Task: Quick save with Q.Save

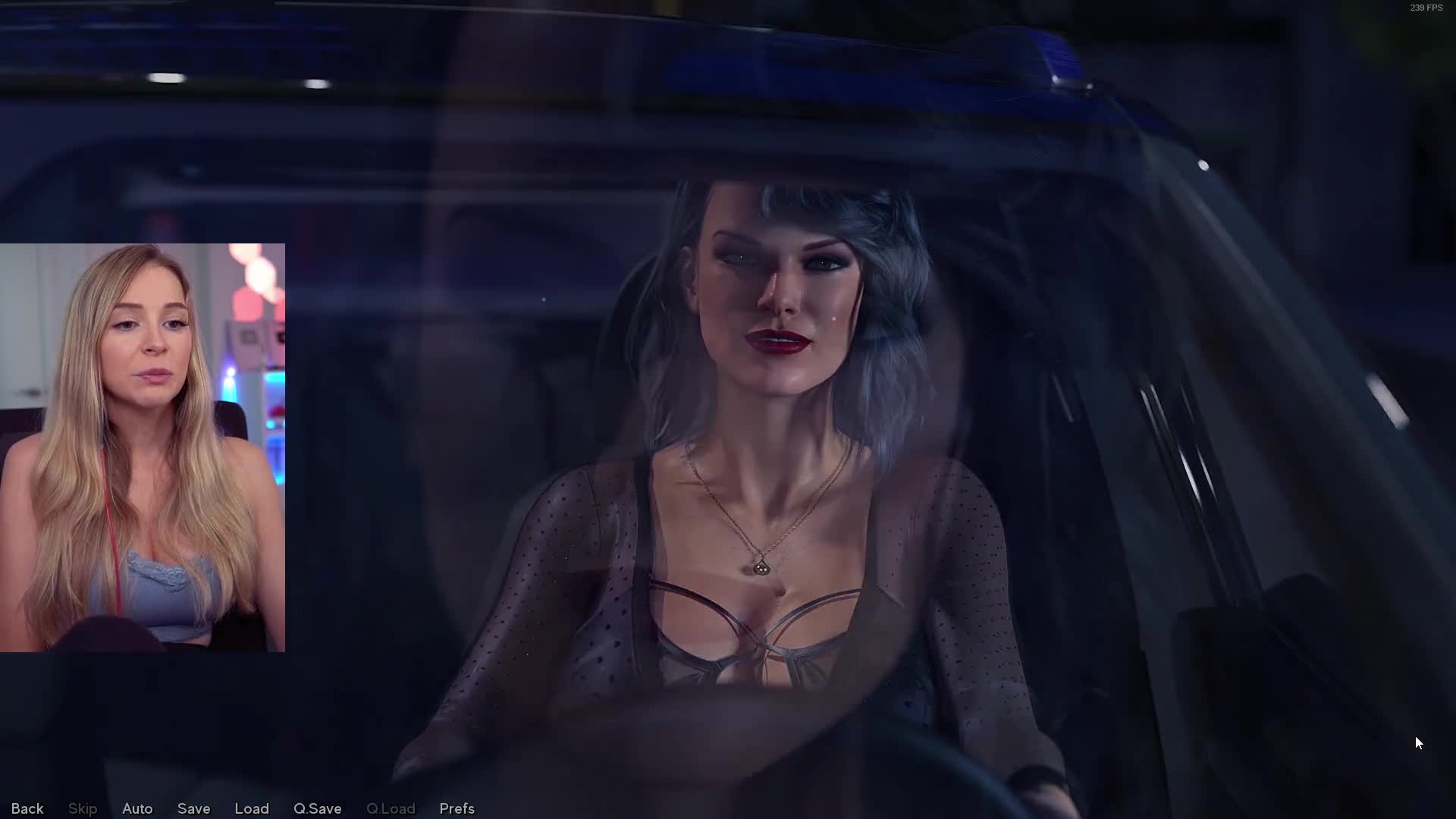Action: 317,808
